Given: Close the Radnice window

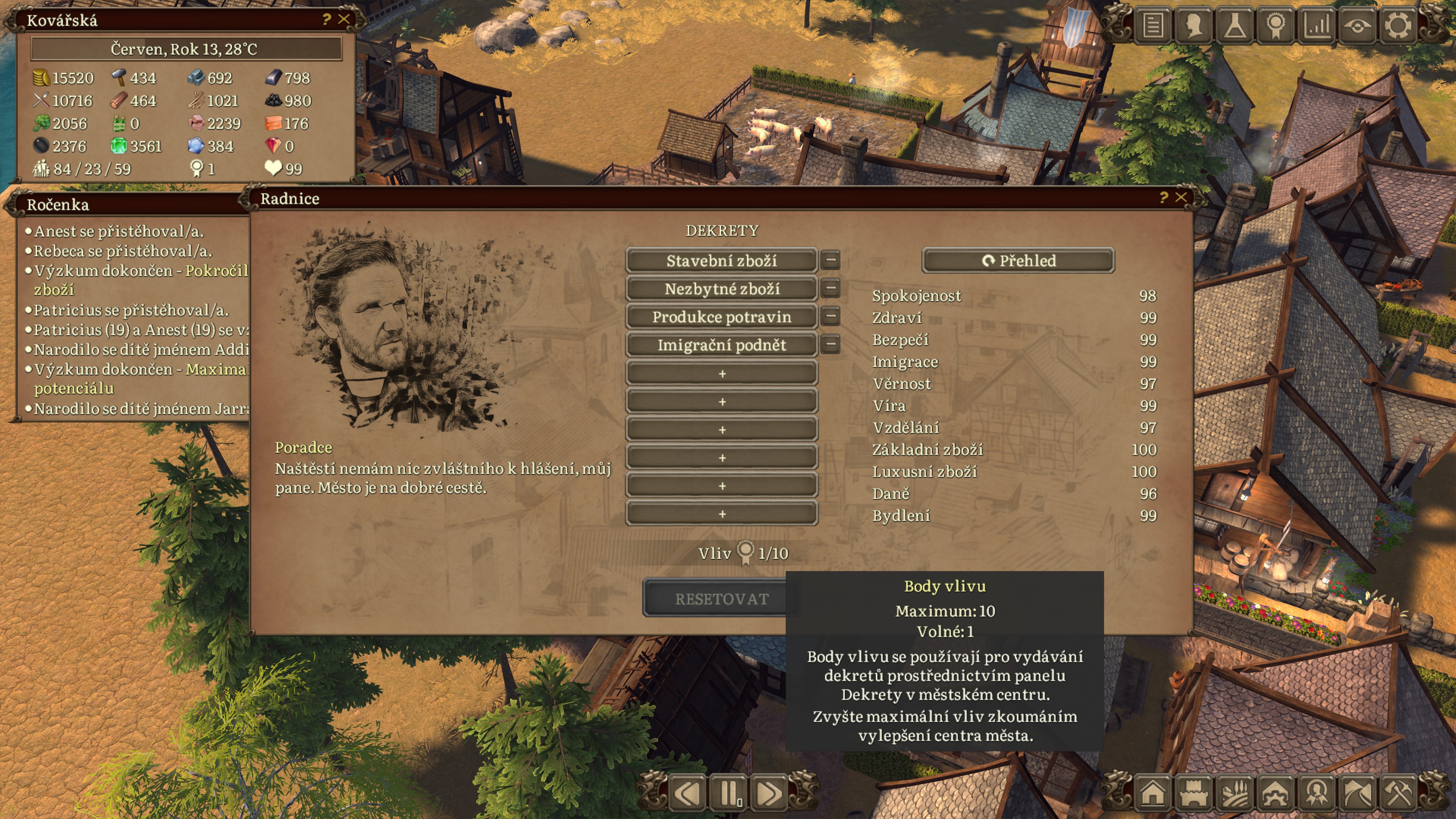Looking at the screenshot, I should tap(1181, 197).
